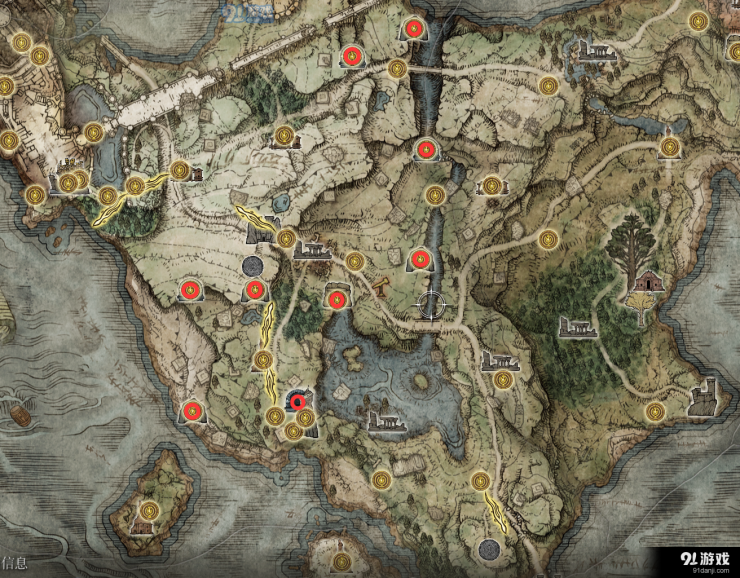The height and width of the screenshot is (578, 740).
Task: Select the red ring marker on the ruins
Action: [x=297, y=402]
